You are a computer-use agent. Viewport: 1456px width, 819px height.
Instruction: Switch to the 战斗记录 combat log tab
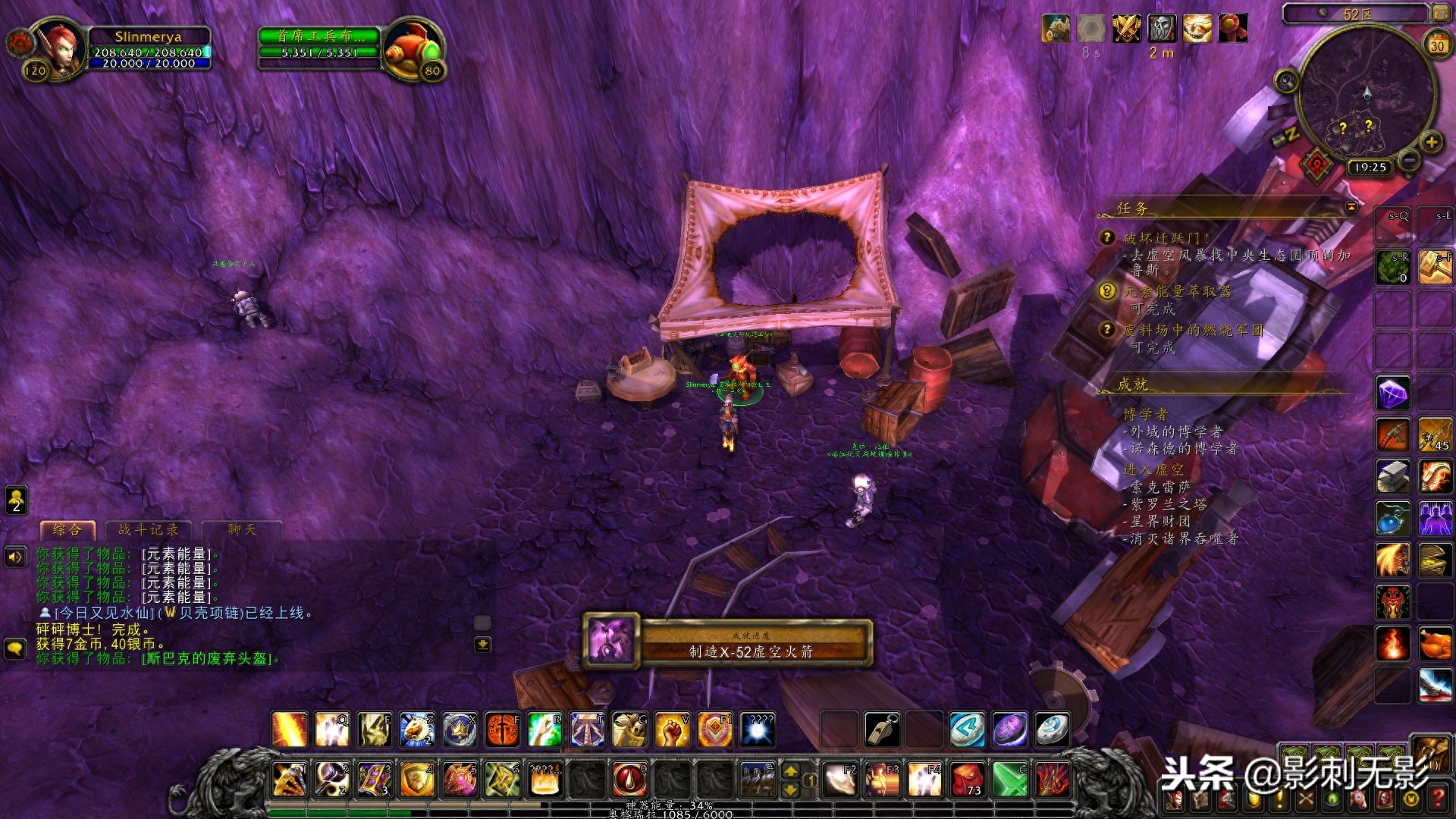[148, 530]
